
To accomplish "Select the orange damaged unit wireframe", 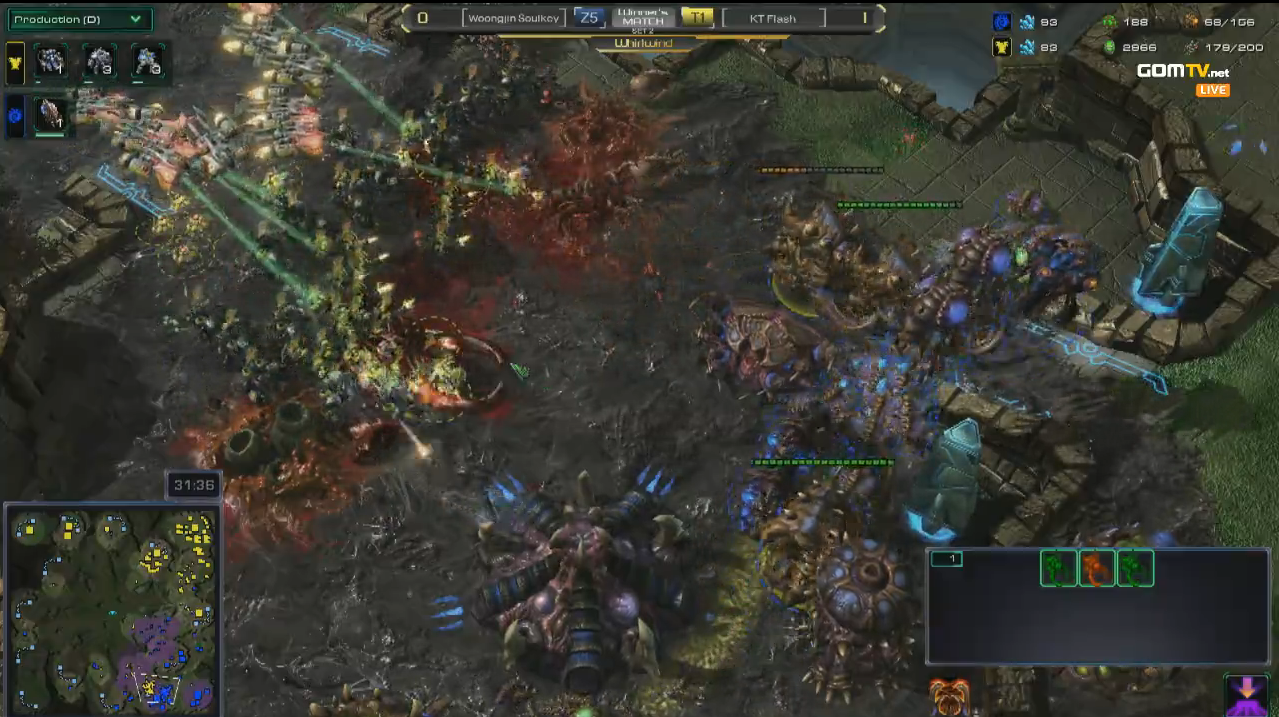I will (1097, 568).
